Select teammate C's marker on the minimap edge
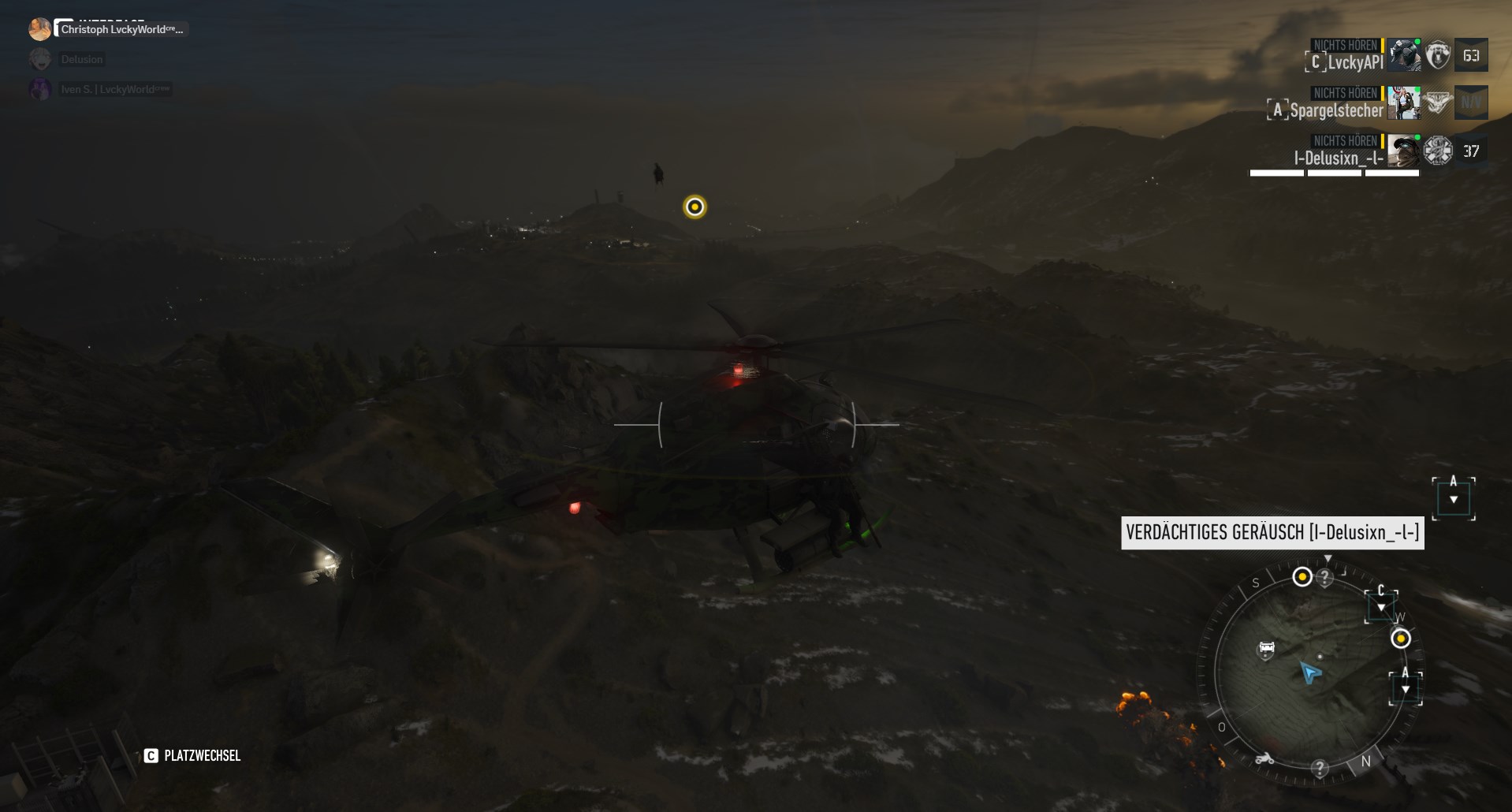The width and height of the screenshot is (1512, 812). (x=1381, y=603)
